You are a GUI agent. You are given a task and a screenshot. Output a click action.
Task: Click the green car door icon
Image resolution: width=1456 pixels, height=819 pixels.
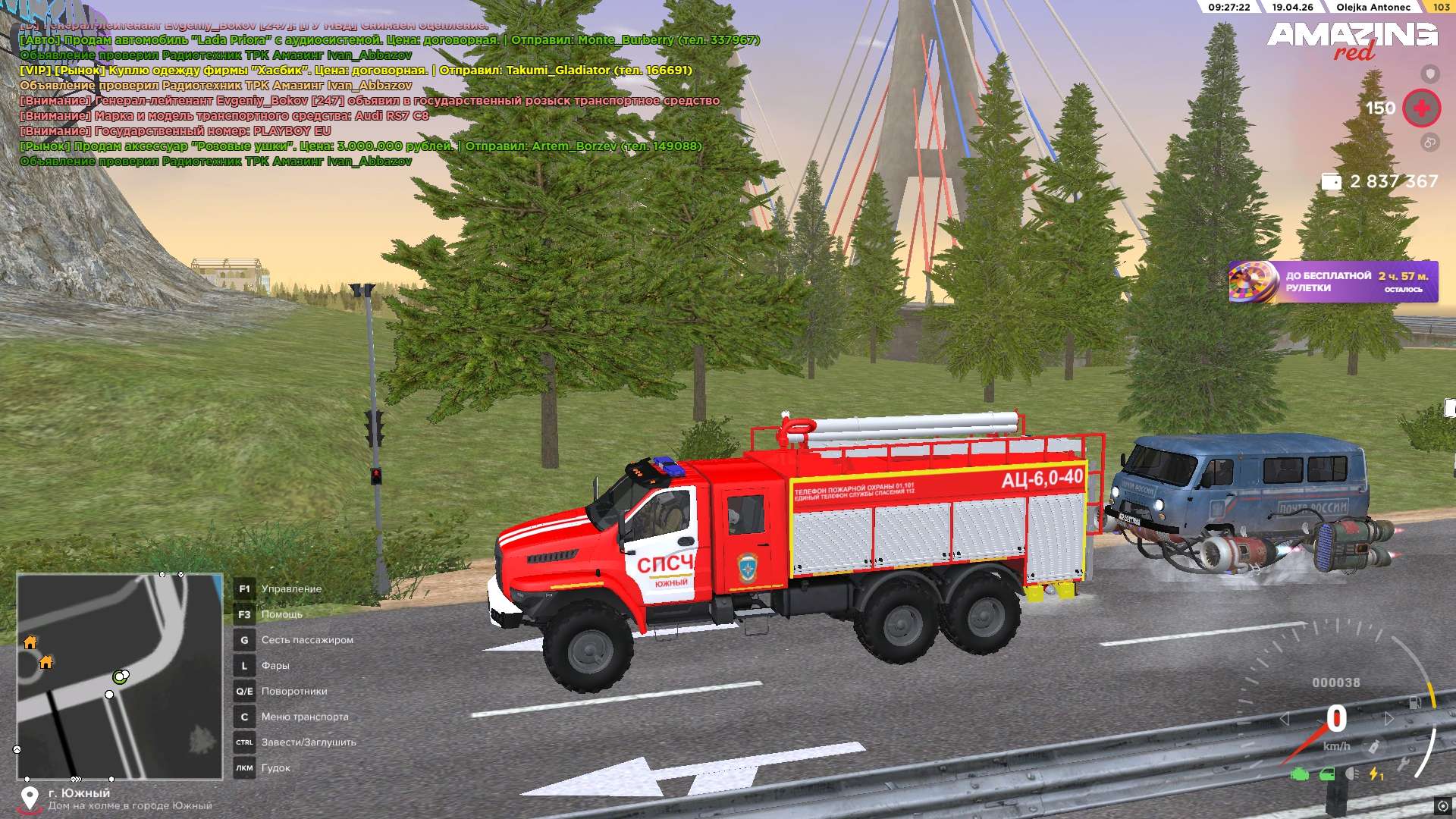[x=1327, y=774]
